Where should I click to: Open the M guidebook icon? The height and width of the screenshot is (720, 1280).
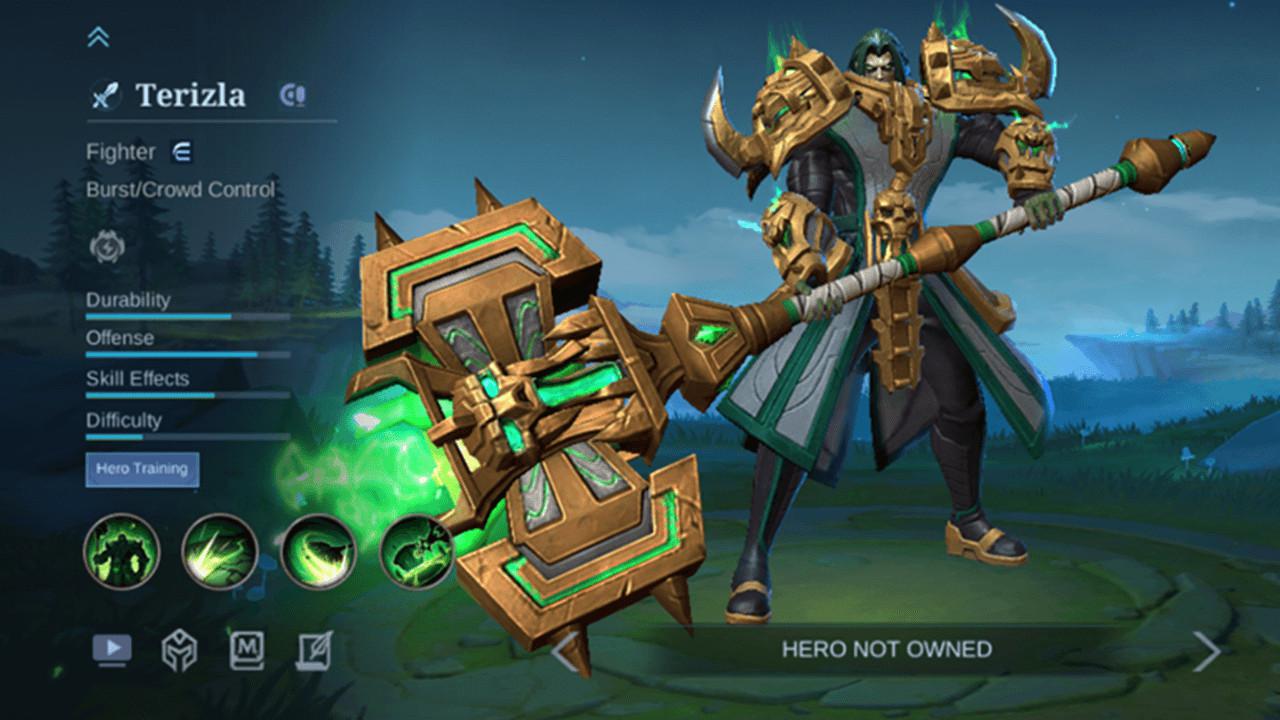coord(245,649)
